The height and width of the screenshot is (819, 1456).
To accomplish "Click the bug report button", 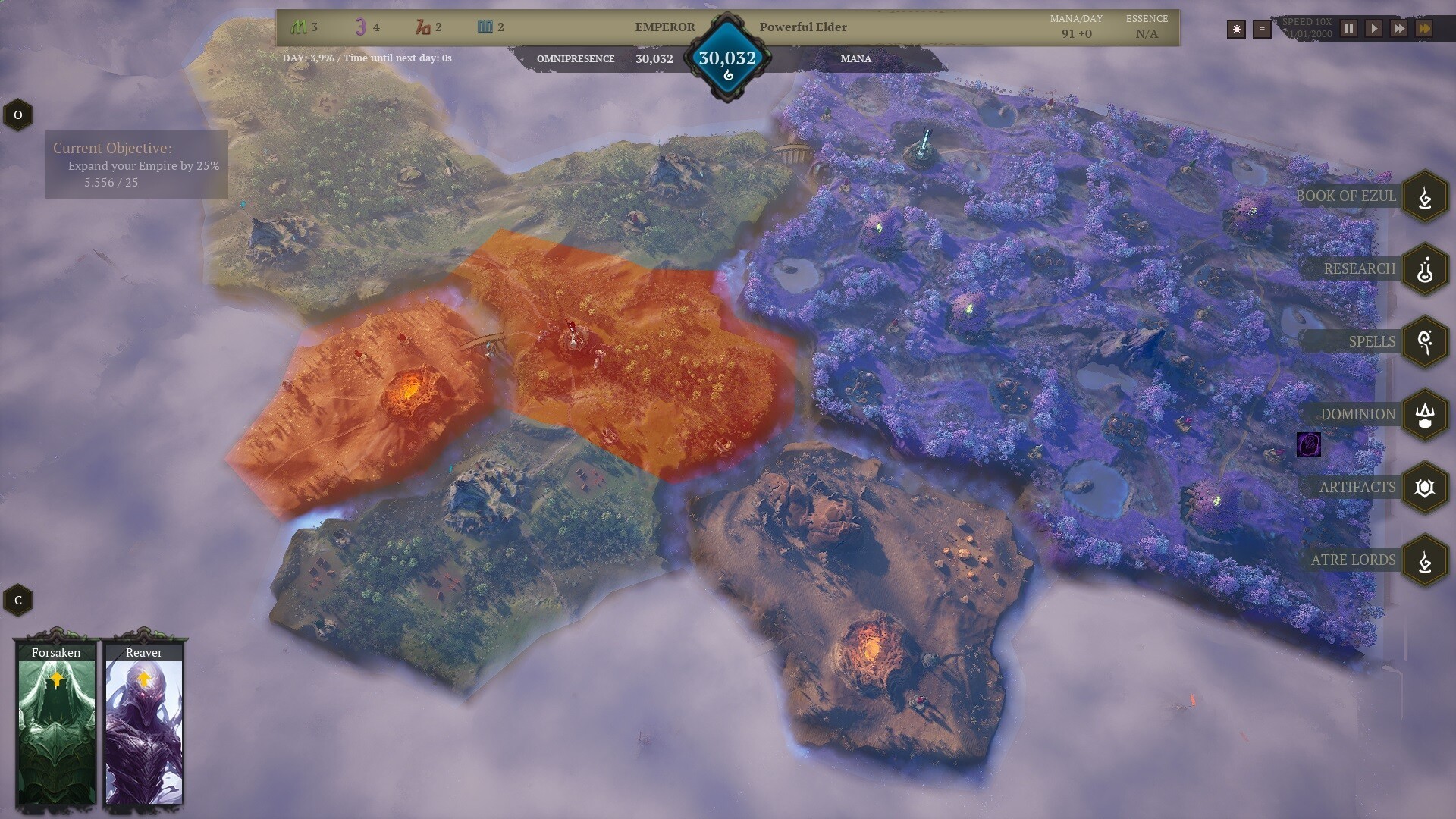I will [x=1236, y=30].
